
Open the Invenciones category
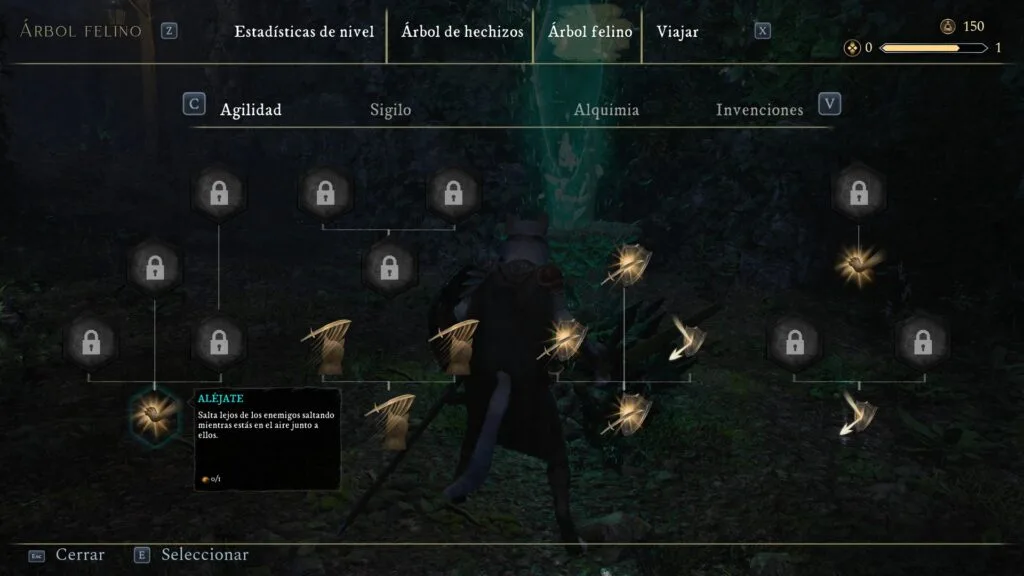(759, 110)
